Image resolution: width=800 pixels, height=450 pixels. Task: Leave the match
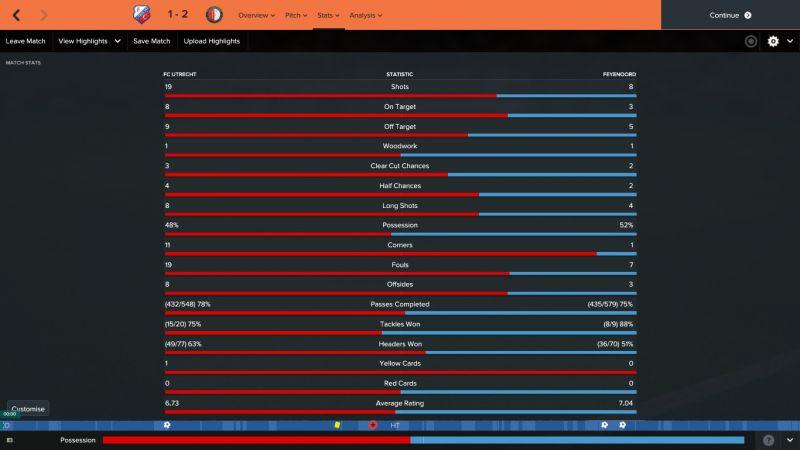click(x=26, y=41)
